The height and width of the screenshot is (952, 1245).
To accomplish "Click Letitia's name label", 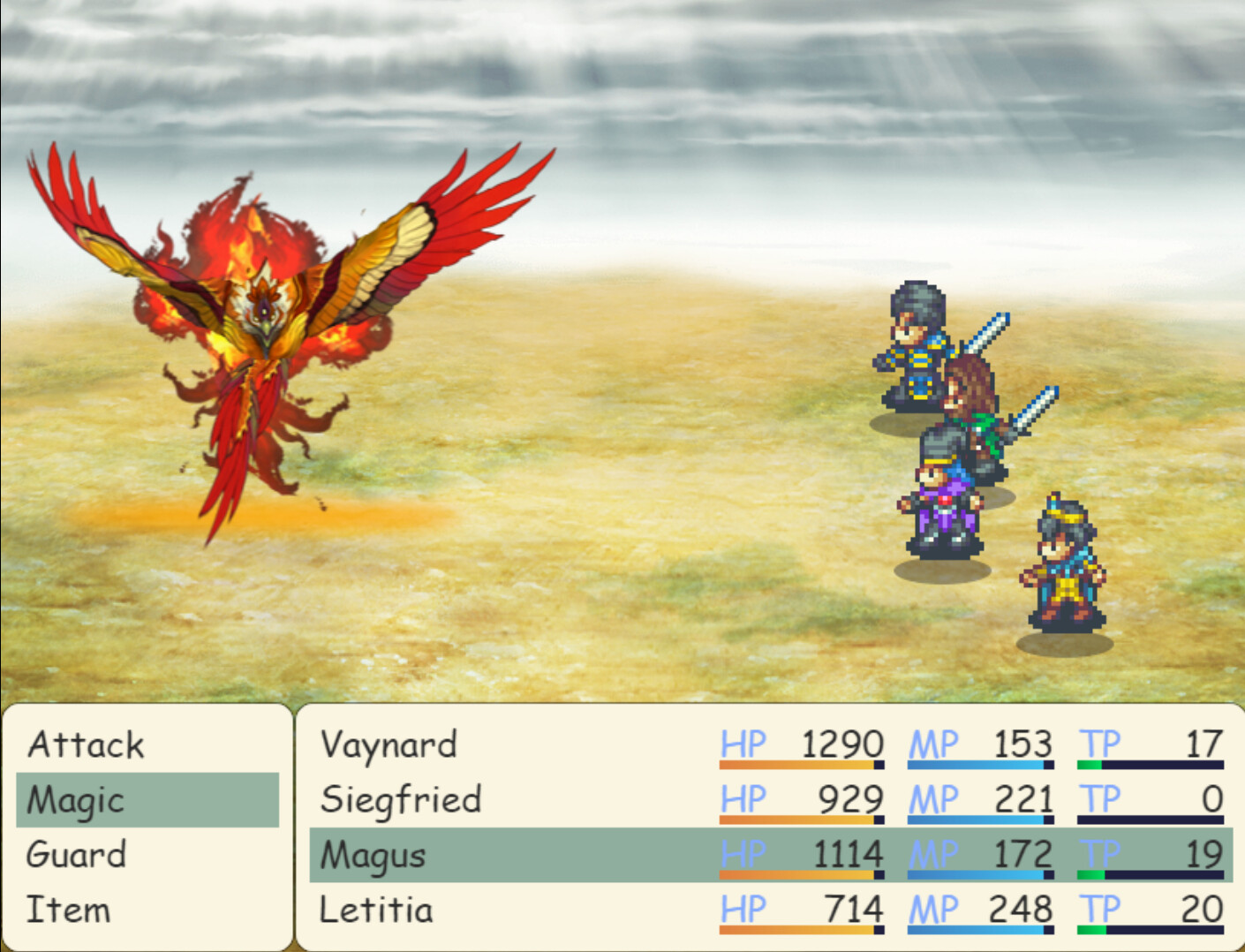I will [375, 910].
